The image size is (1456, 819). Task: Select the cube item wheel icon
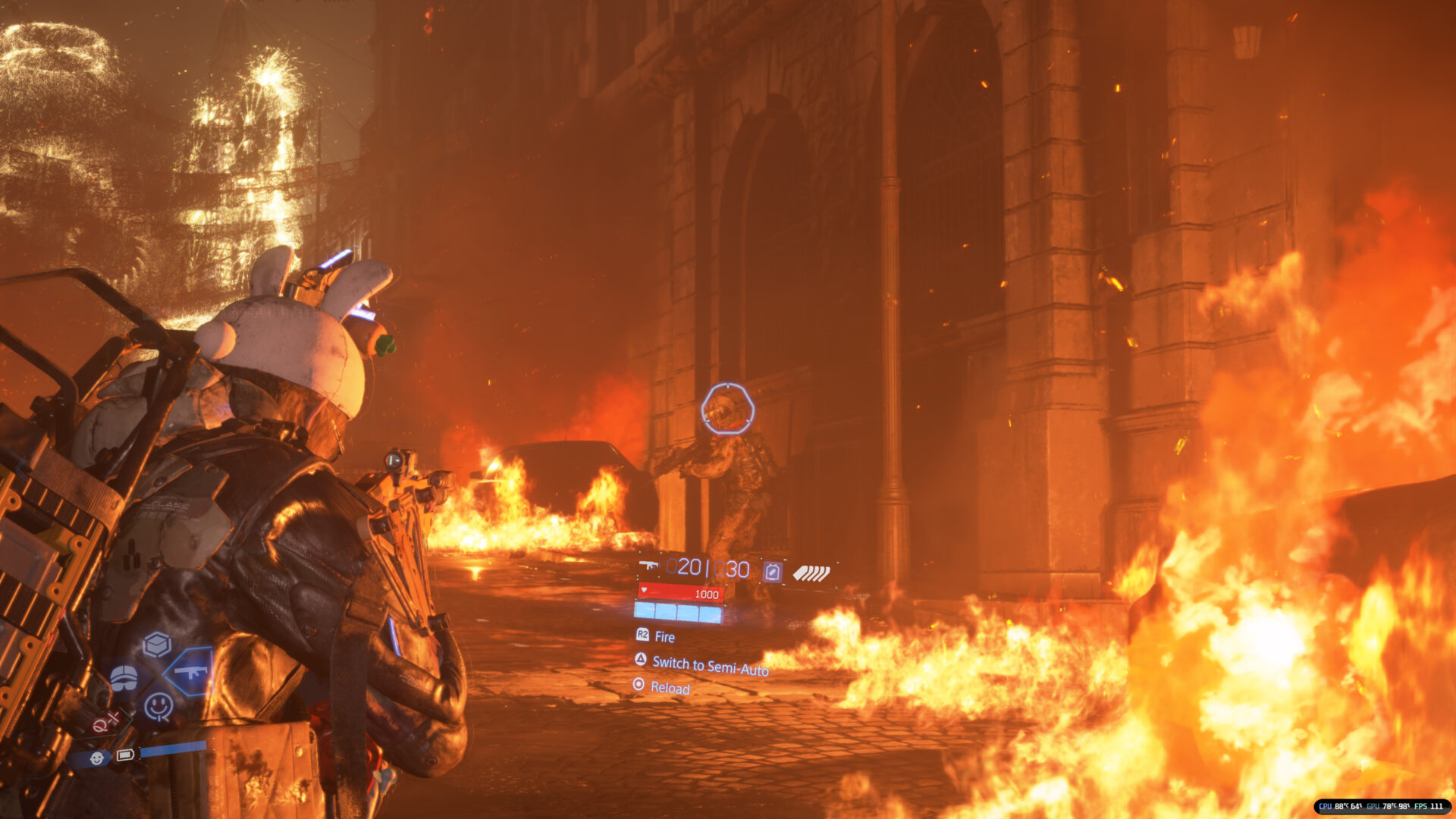point(157,645)
